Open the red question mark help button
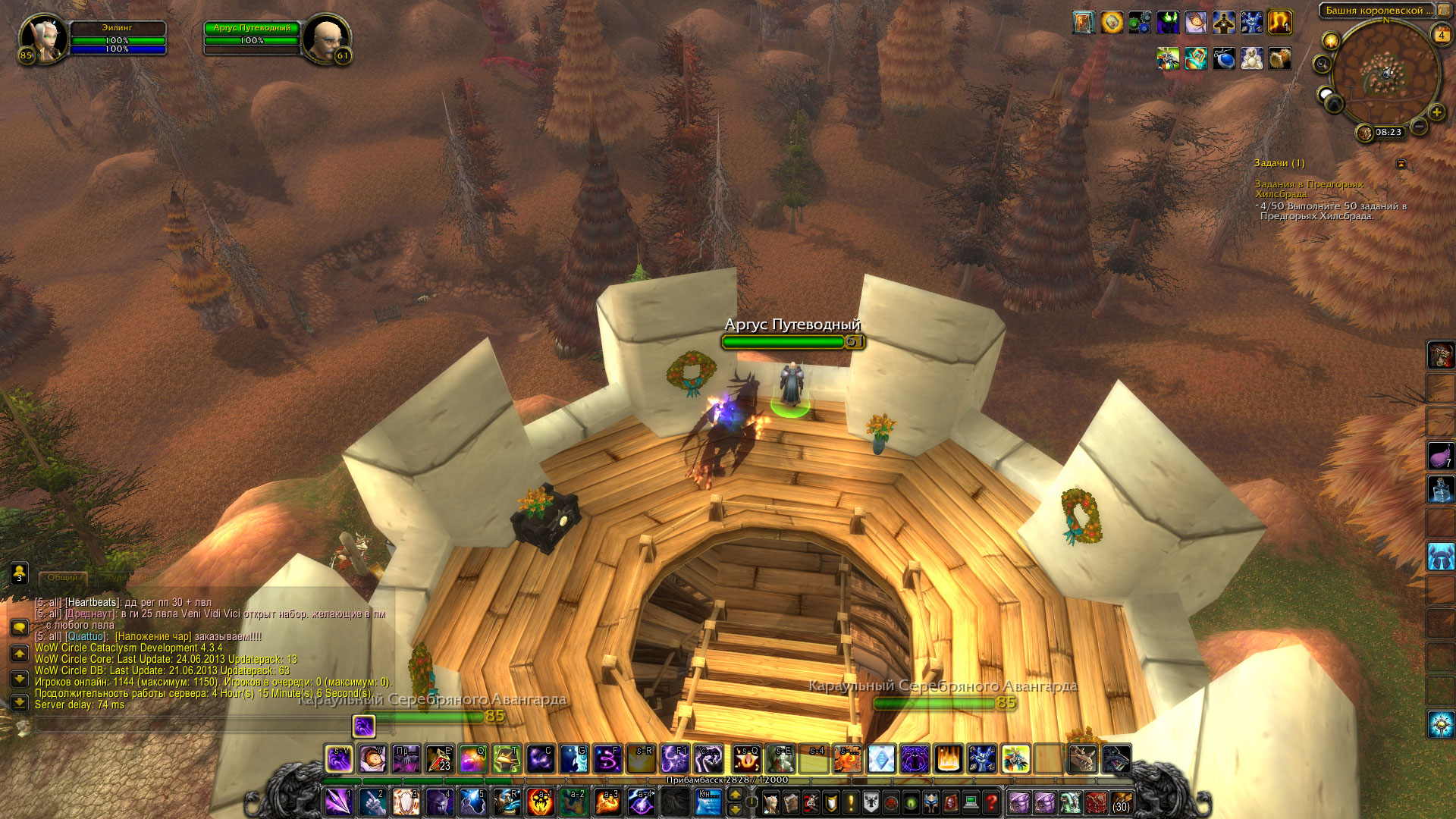Image resolution: width=1456 pixels, height=819 pixels. point(990,802)
